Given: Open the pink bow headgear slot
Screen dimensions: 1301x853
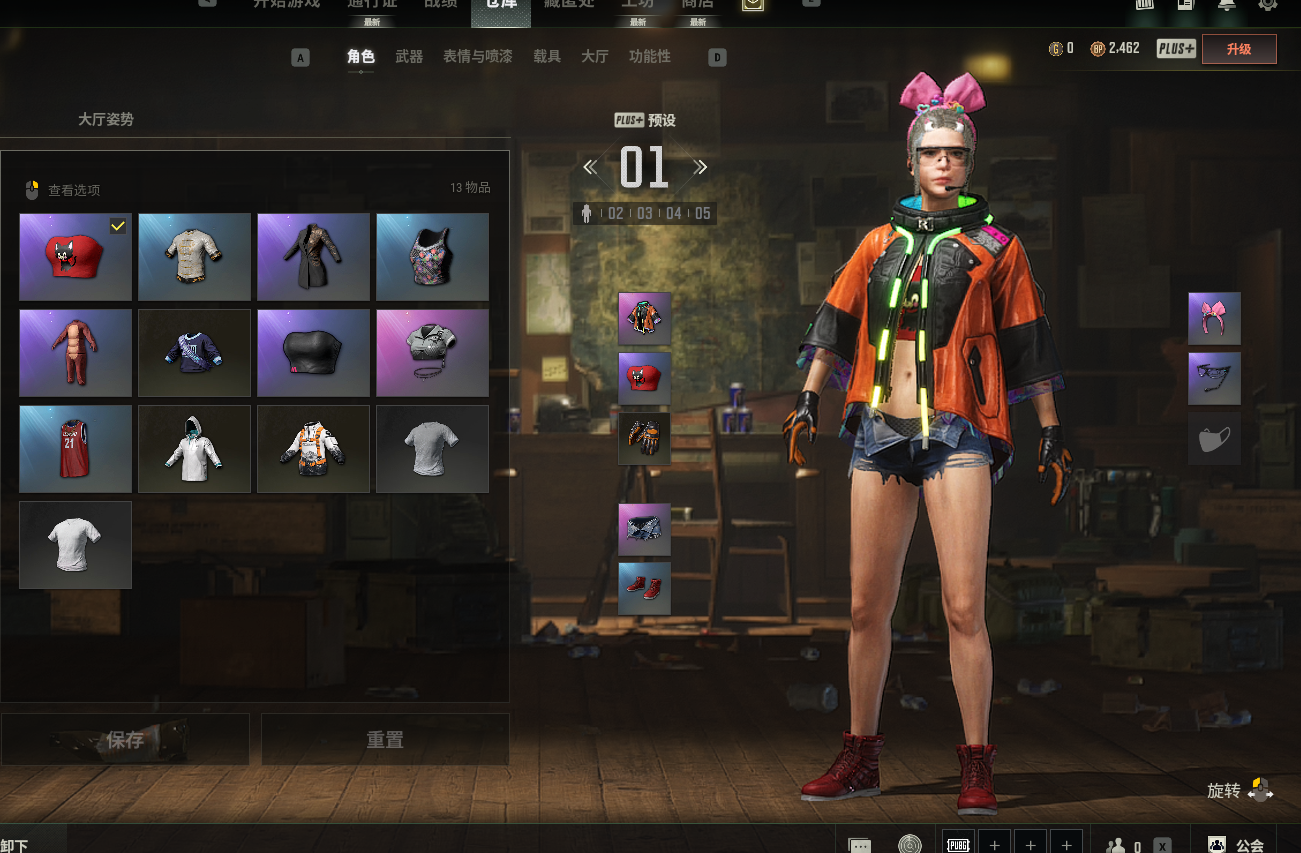Looking at the screenshot, I should [x=1214, y=319].
